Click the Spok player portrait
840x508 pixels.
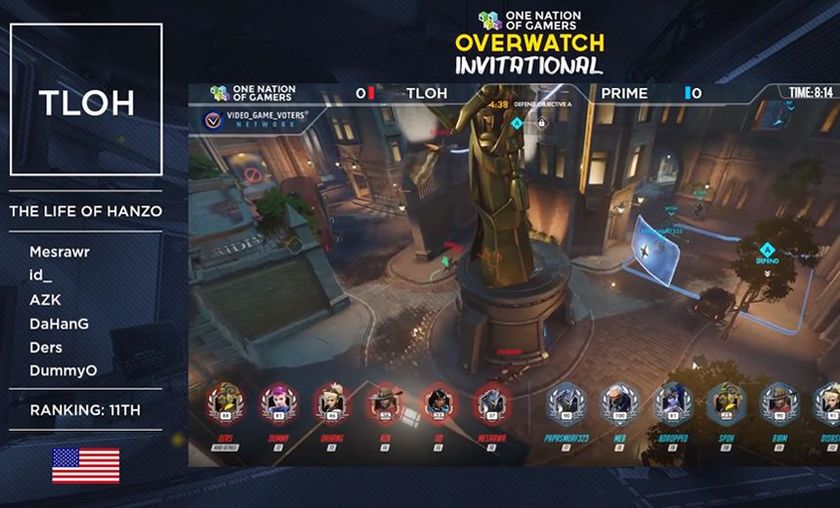coord(725,402)
